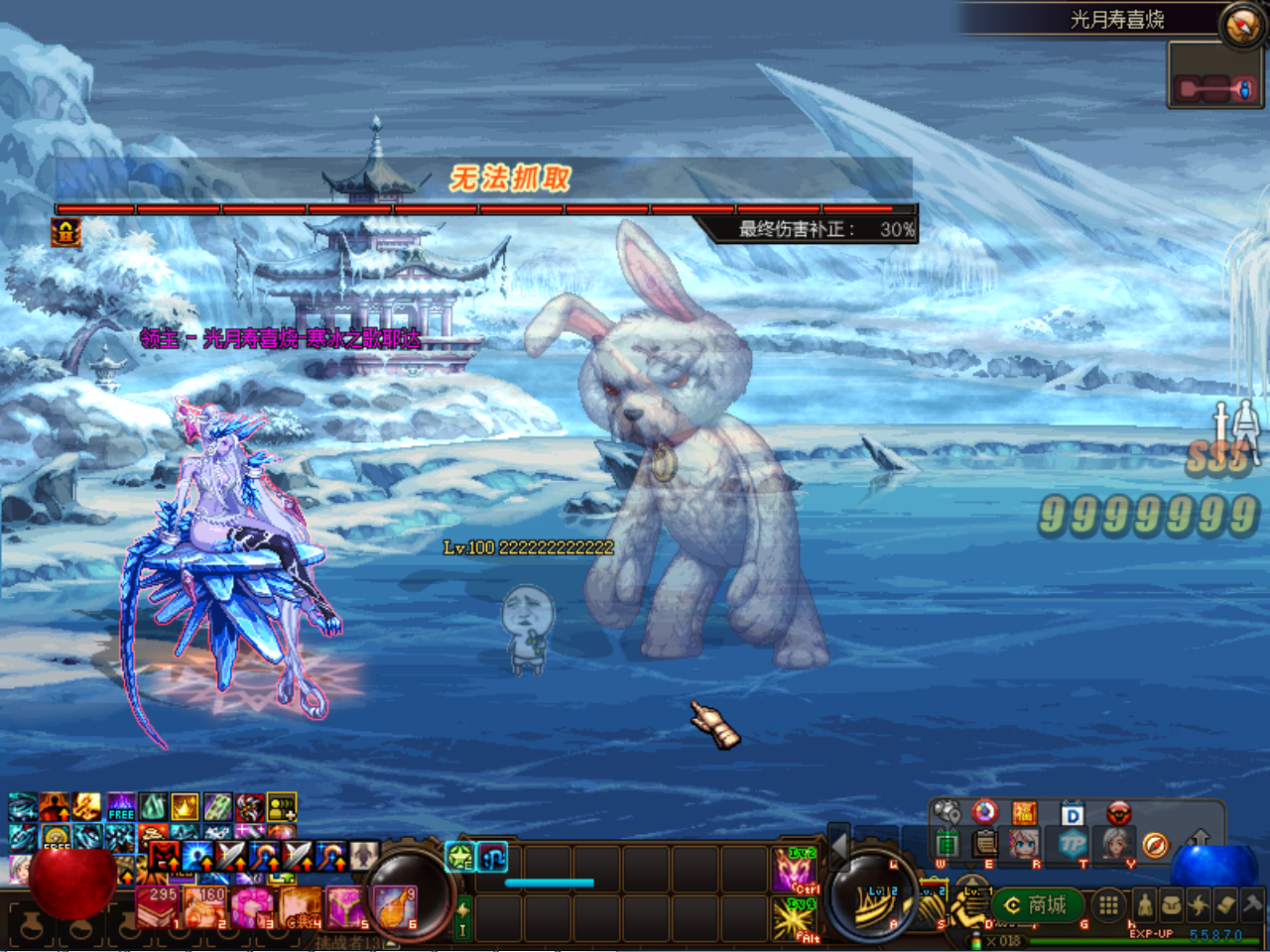This screenshot has width=1270, height=952.
Task: Open the bag inventory icon
Action: click(1170, 905)
